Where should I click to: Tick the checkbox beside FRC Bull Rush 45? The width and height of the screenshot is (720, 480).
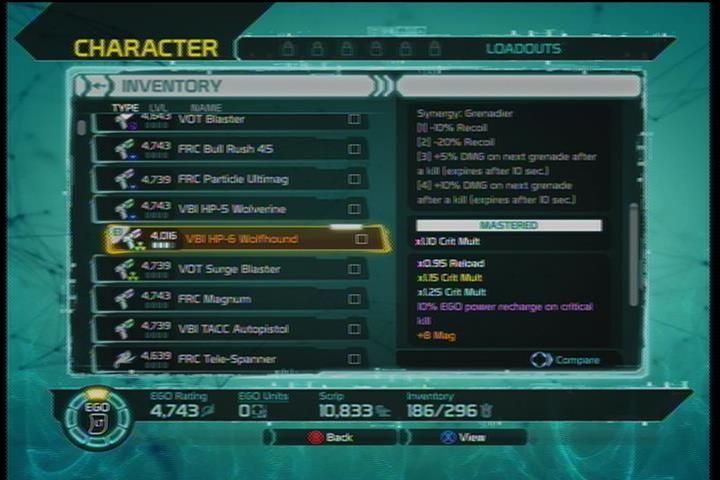pyautogui.click(x=354, y=149)
